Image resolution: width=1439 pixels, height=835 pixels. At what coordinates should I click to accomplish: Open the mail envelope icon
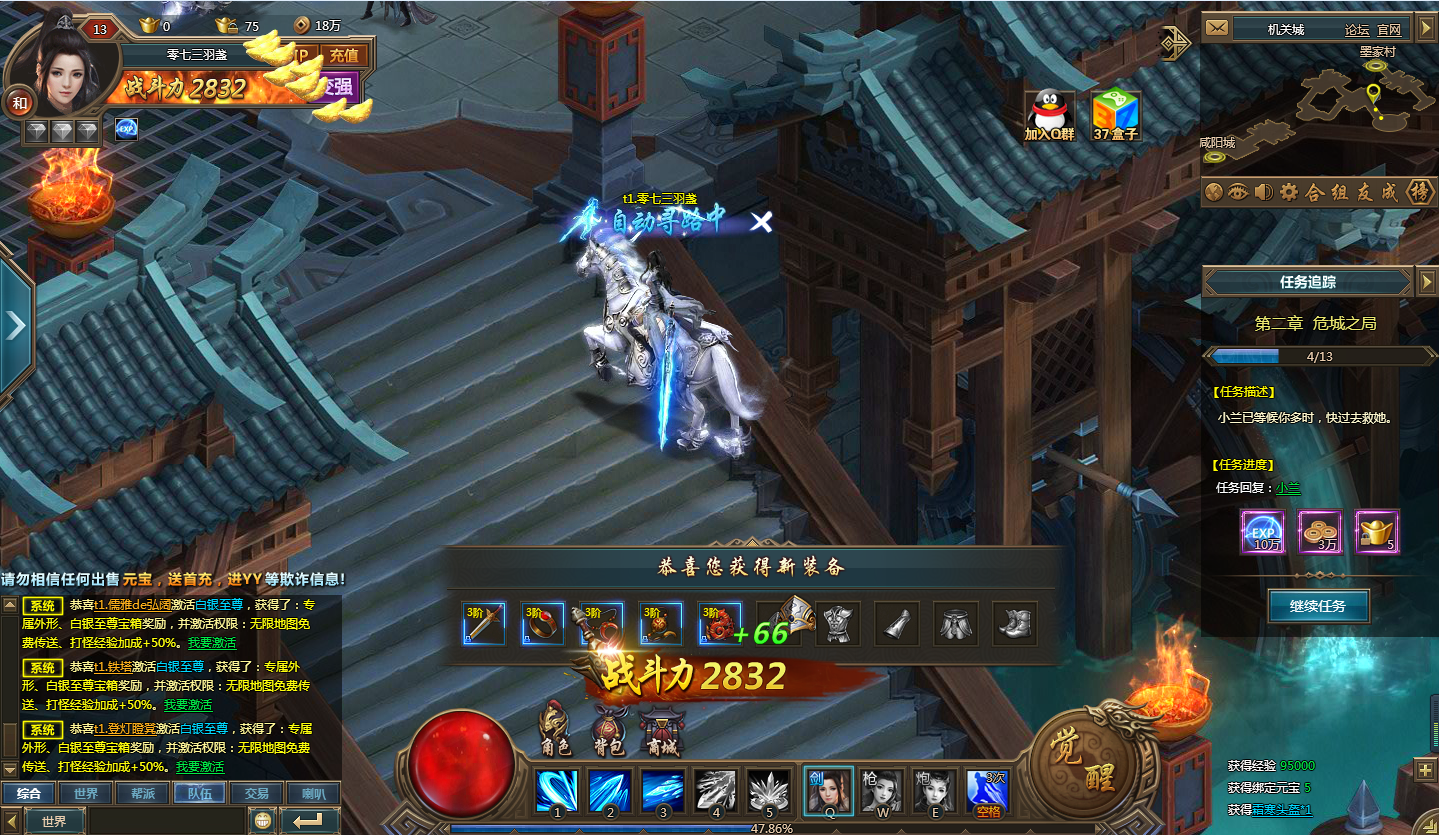(1216, 29)
